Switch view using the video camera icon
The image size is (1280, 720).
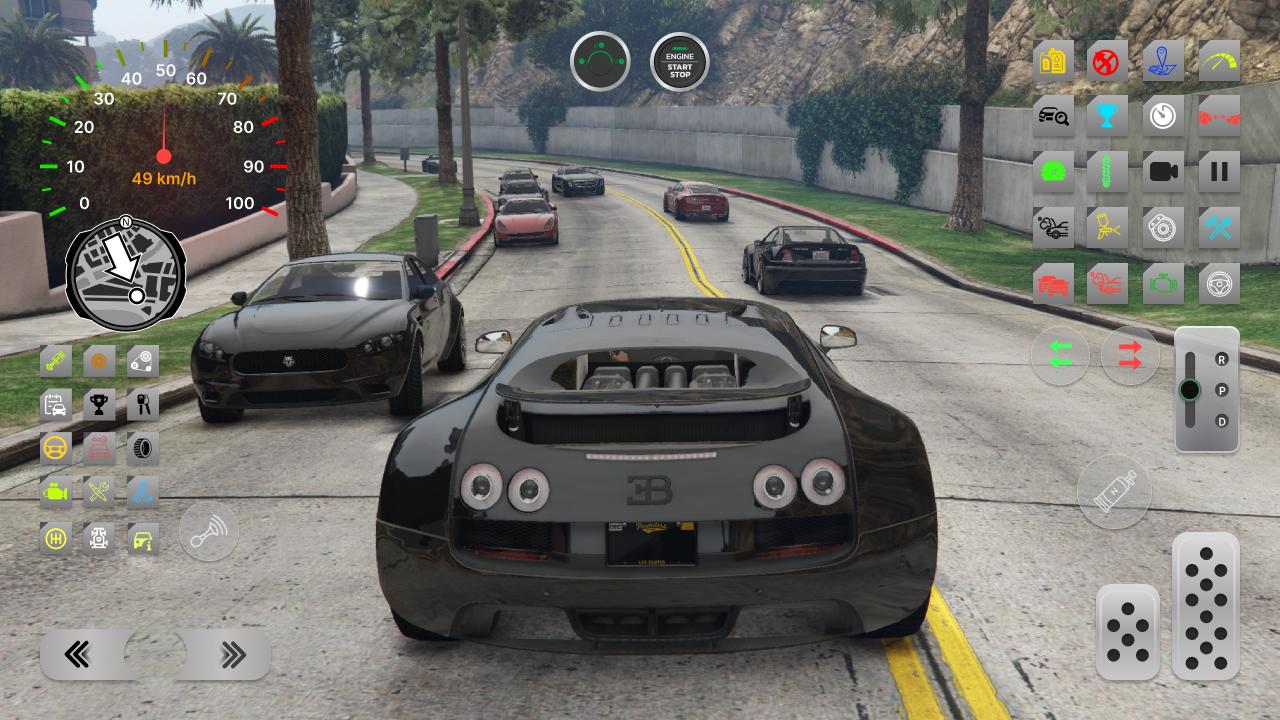tap(1163, 171)
